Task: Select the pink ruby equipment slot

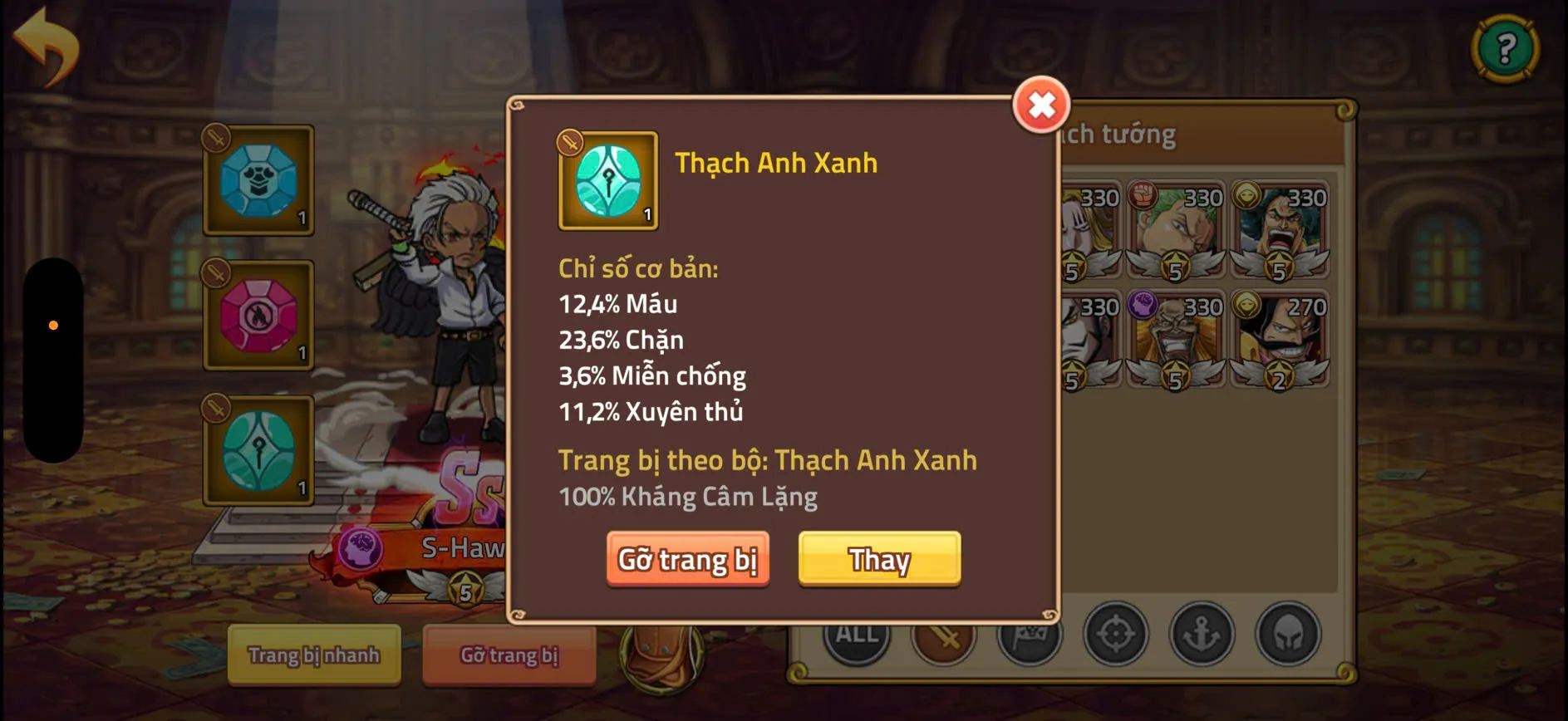Action: point(258,316)
